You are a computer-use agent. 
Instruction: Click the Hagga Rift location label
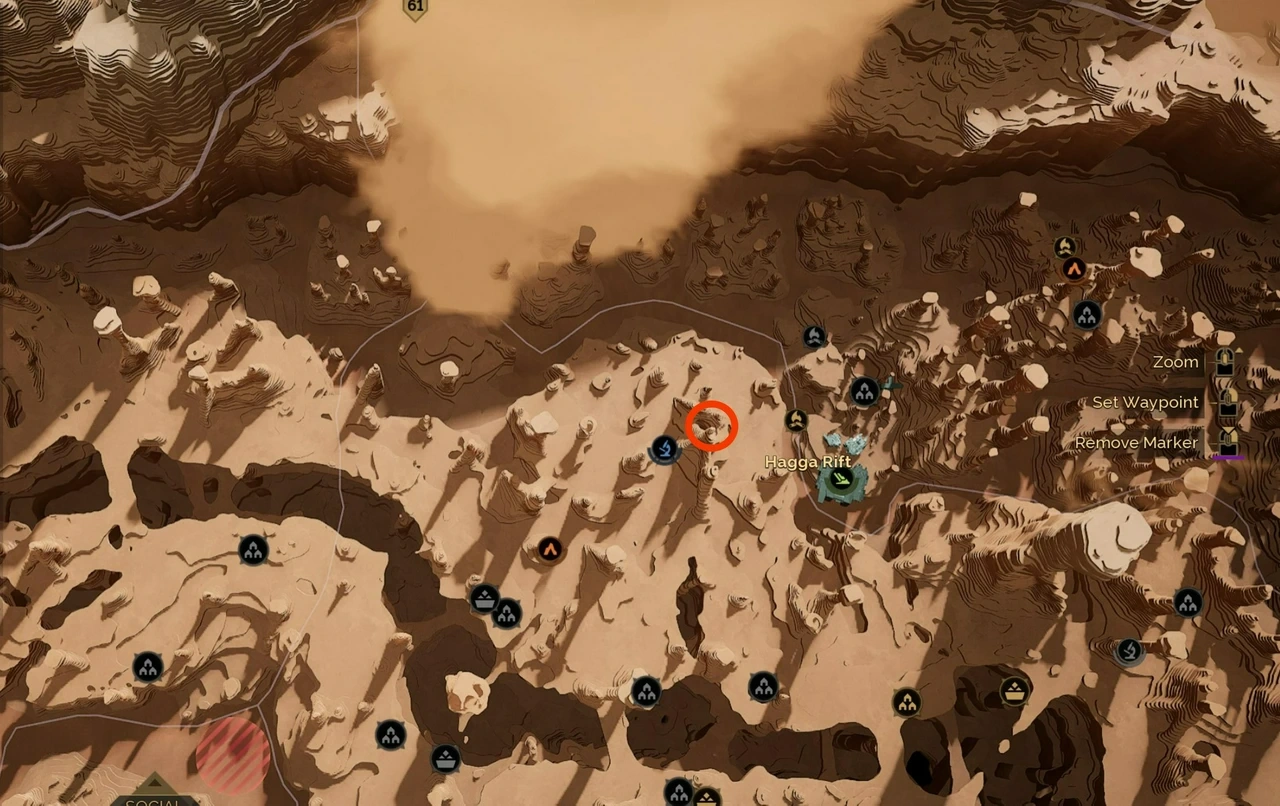[x=808, y=462]
